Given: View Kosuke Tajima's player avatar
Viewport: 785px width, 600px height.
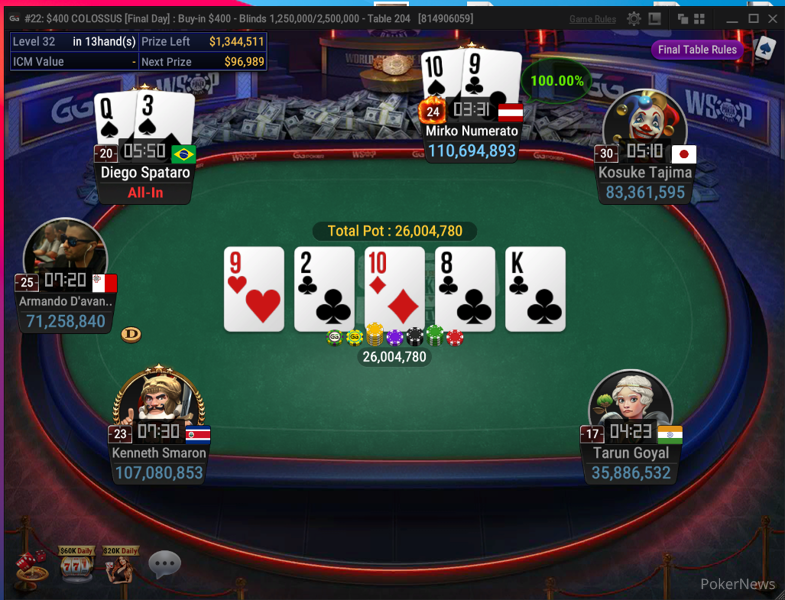Looking at the screenshot, I should click(x=644, y=125).
